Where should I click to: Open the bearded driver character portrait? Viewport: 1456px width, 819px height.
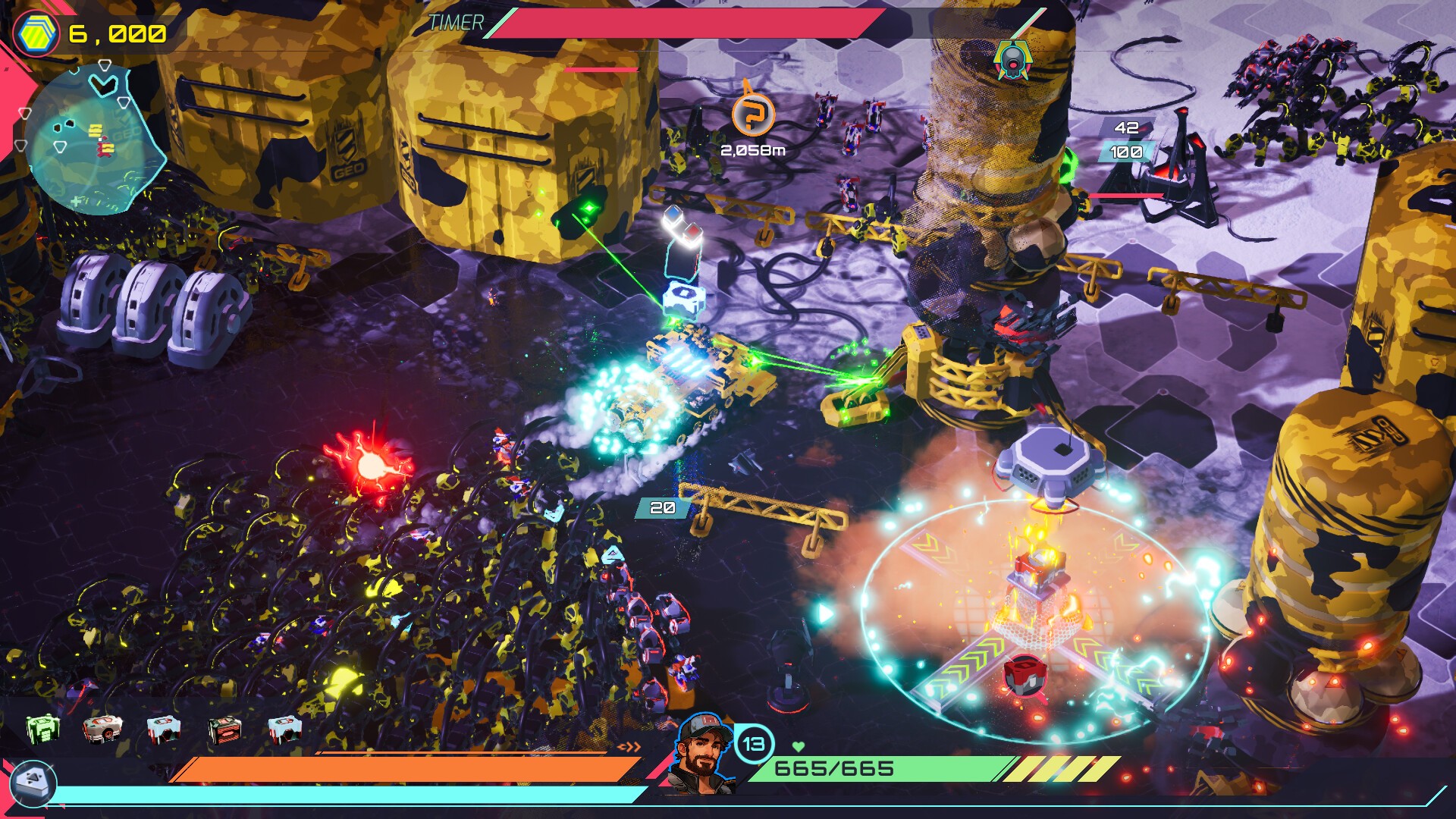click(x=703, y=753)
